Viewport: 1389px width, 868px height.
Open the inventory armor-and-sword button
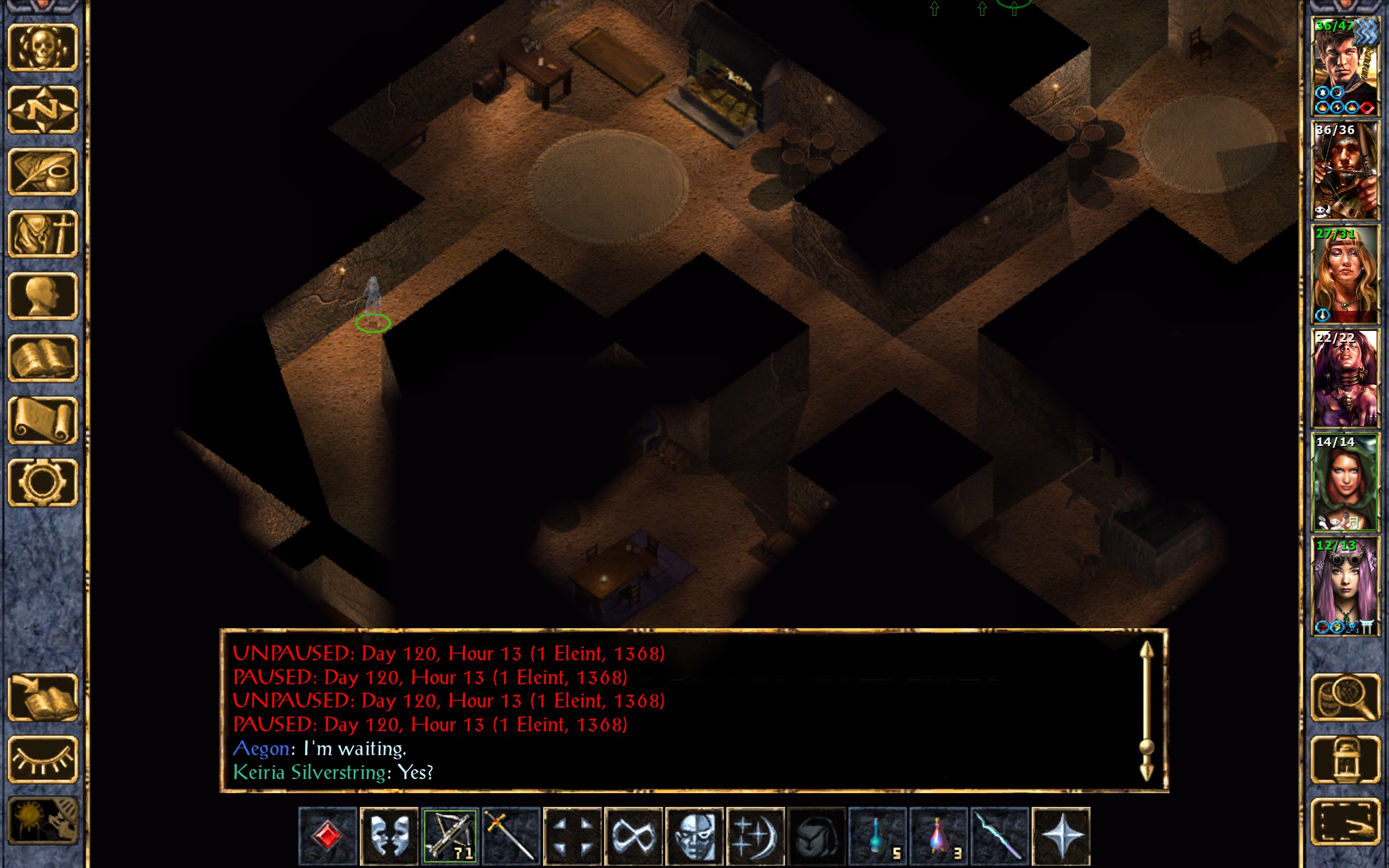pyautogui.click(x=42, y=234)
